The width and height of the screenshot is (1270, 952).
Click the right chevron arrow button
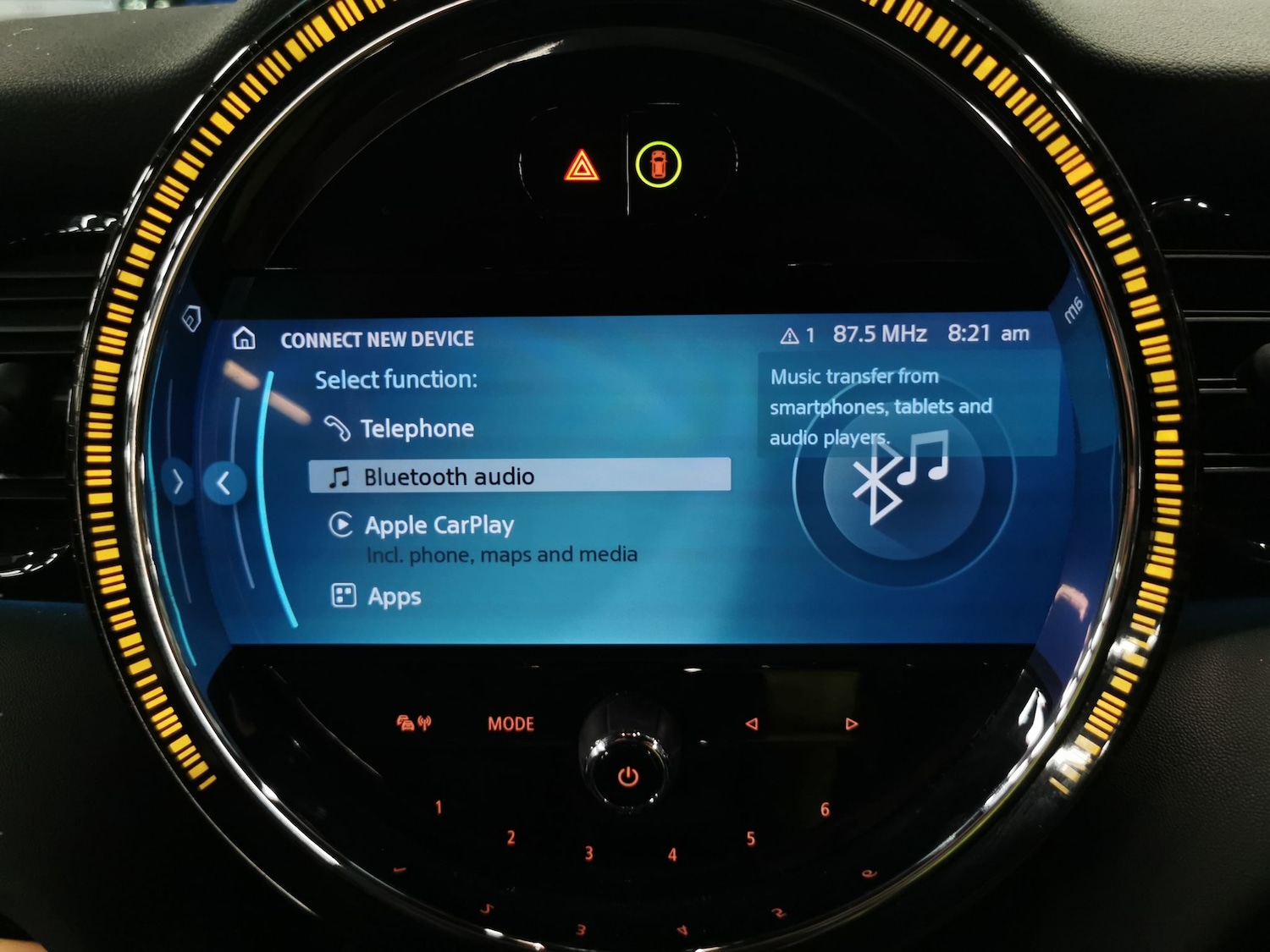click(178, 482)
